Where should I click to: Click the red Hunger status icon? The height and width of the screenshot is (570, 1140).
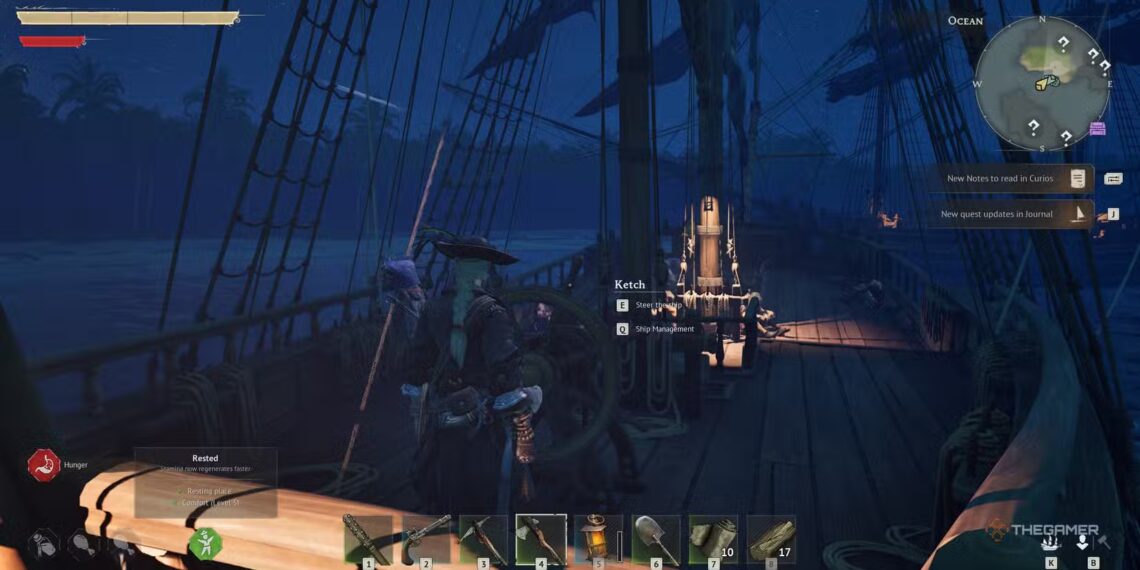click(x=44, y=465)
